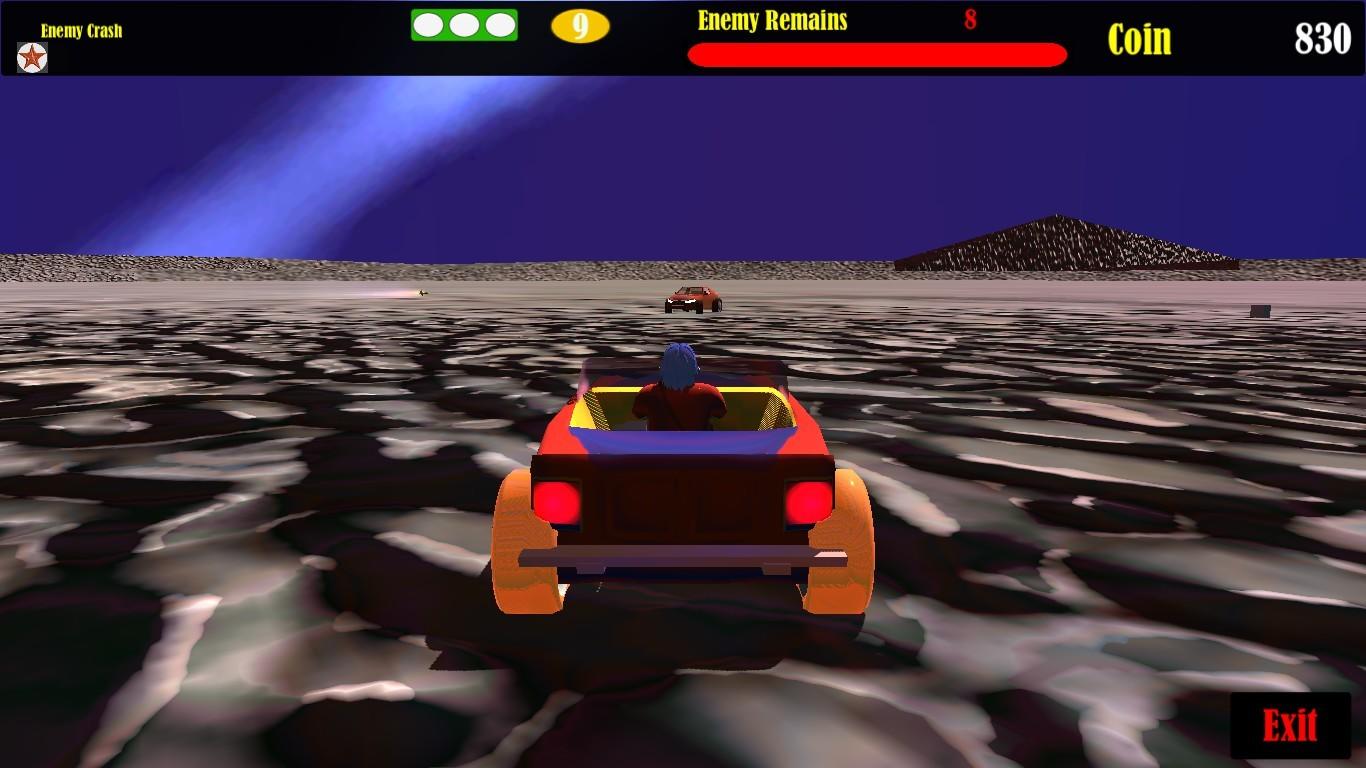Click the green health indicator panel
1366x768 pixels.
(464, 23)
